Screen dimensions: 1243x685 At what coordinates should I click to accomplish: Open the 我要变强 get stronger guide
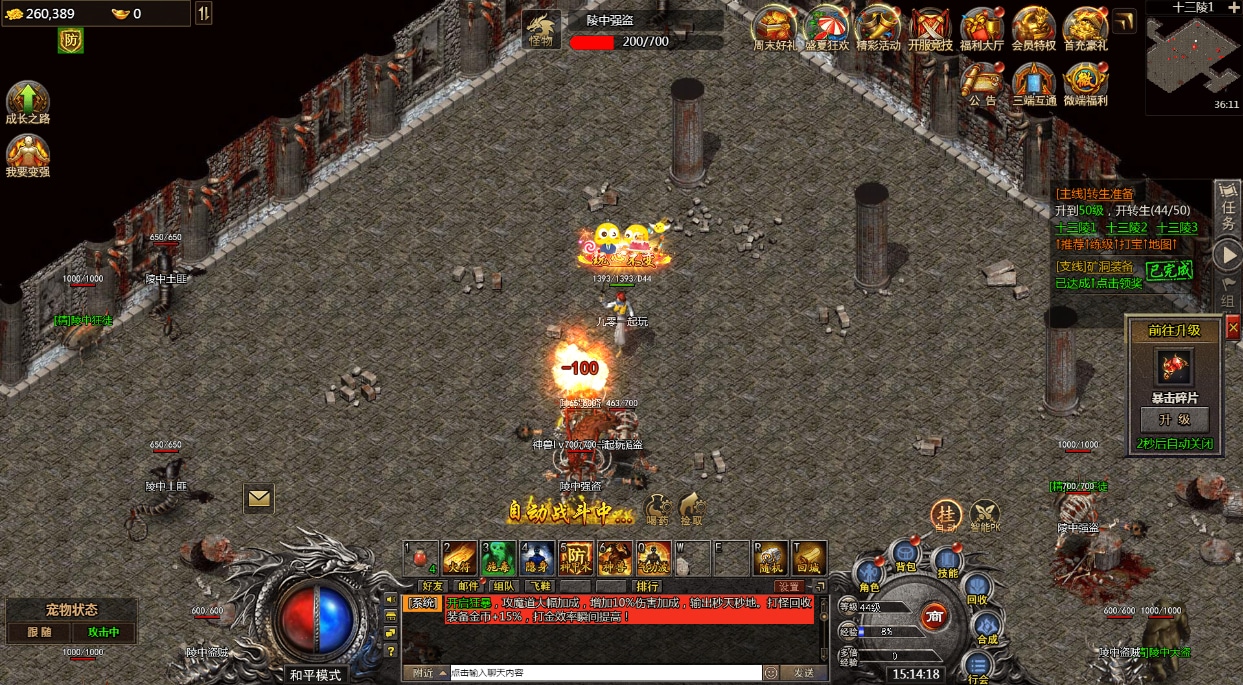tap(27, 153)
